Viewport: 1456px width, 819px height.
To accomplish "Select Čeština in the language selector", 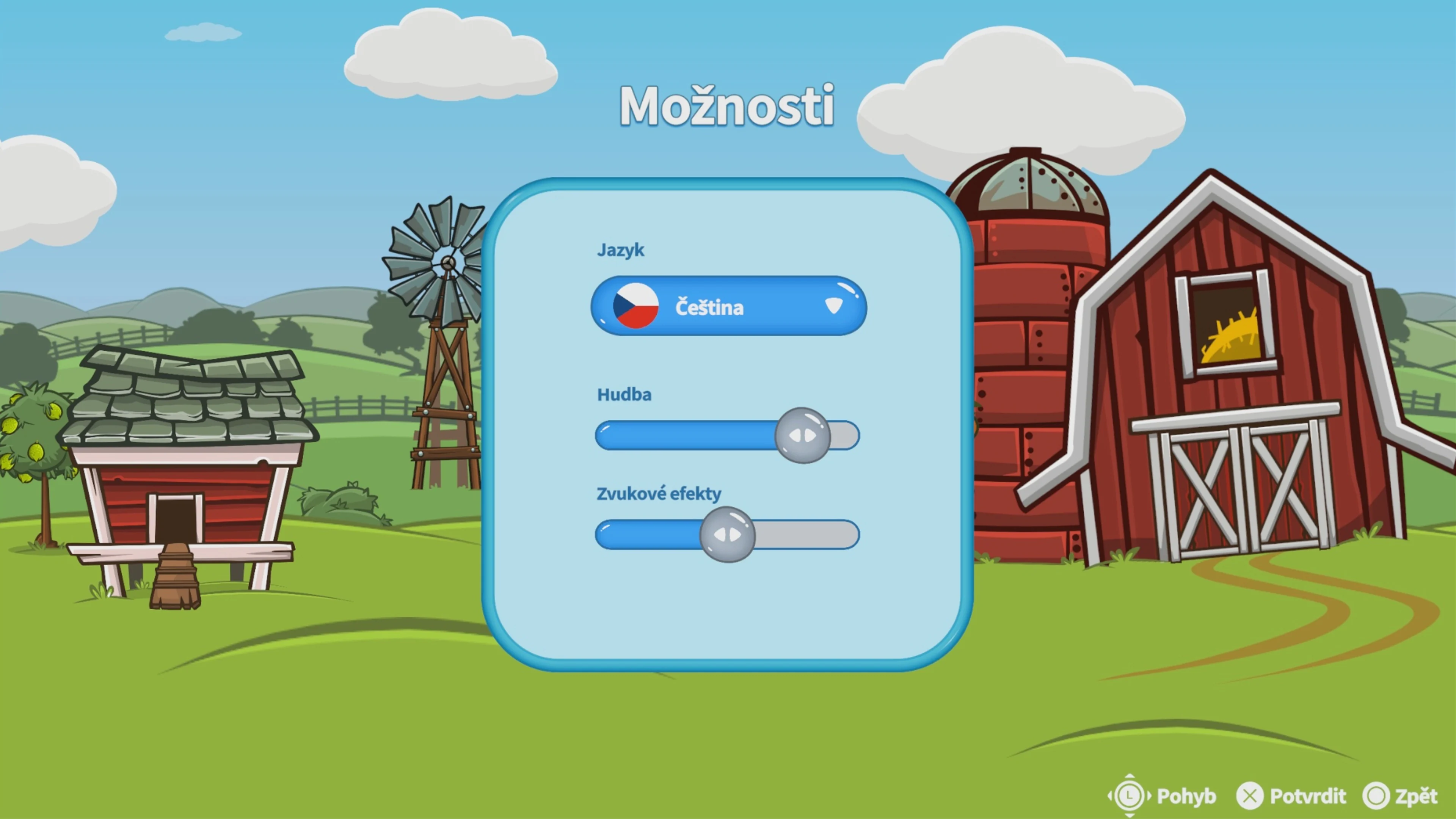I will (709, 307).
